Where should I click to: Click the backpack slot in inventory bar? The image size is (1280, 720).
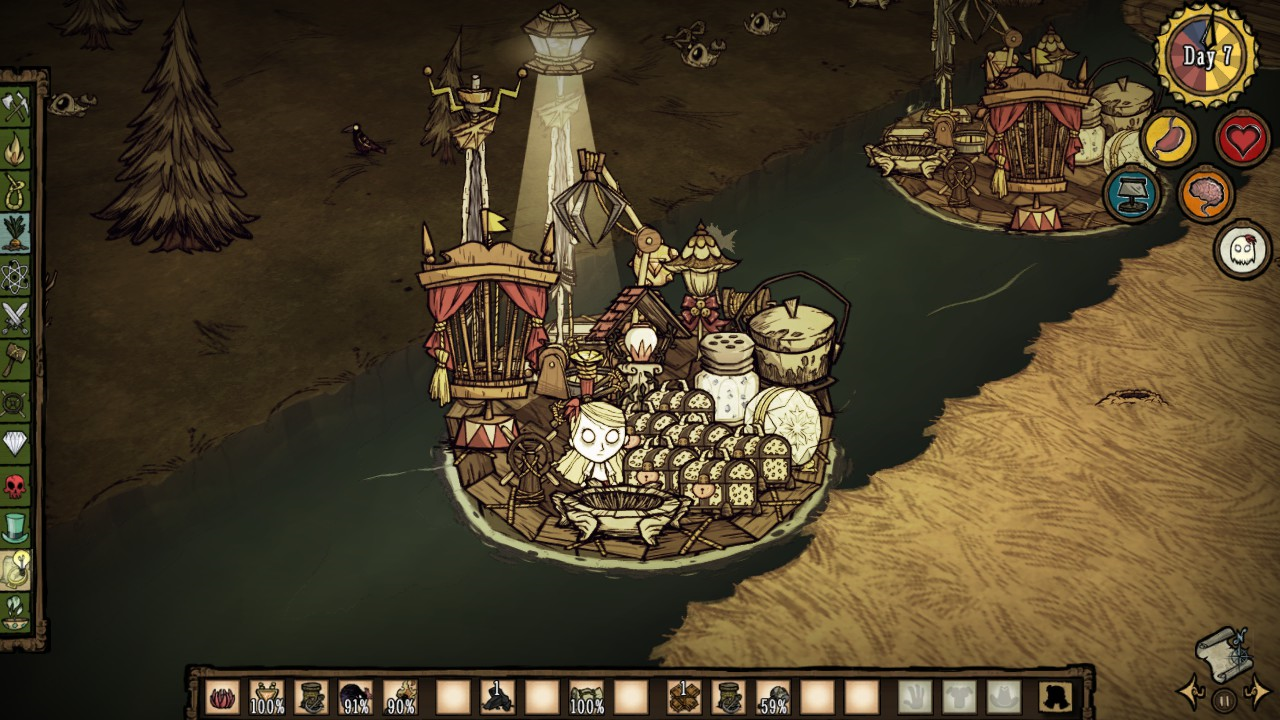point(1056,697)
